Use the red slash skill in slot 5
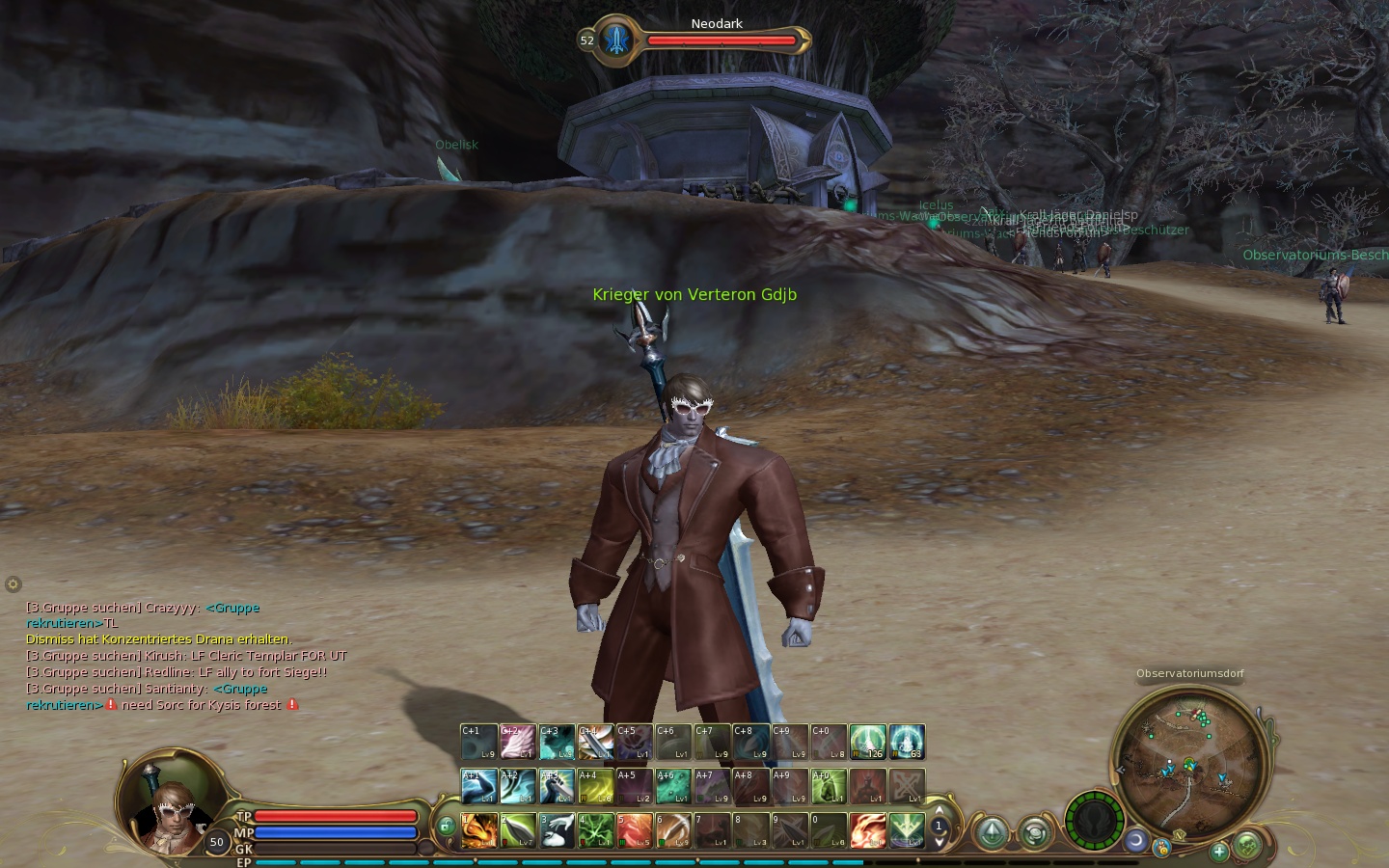Image resolution: width=1389 pixels, height=868 pixels. coord(635,830)
